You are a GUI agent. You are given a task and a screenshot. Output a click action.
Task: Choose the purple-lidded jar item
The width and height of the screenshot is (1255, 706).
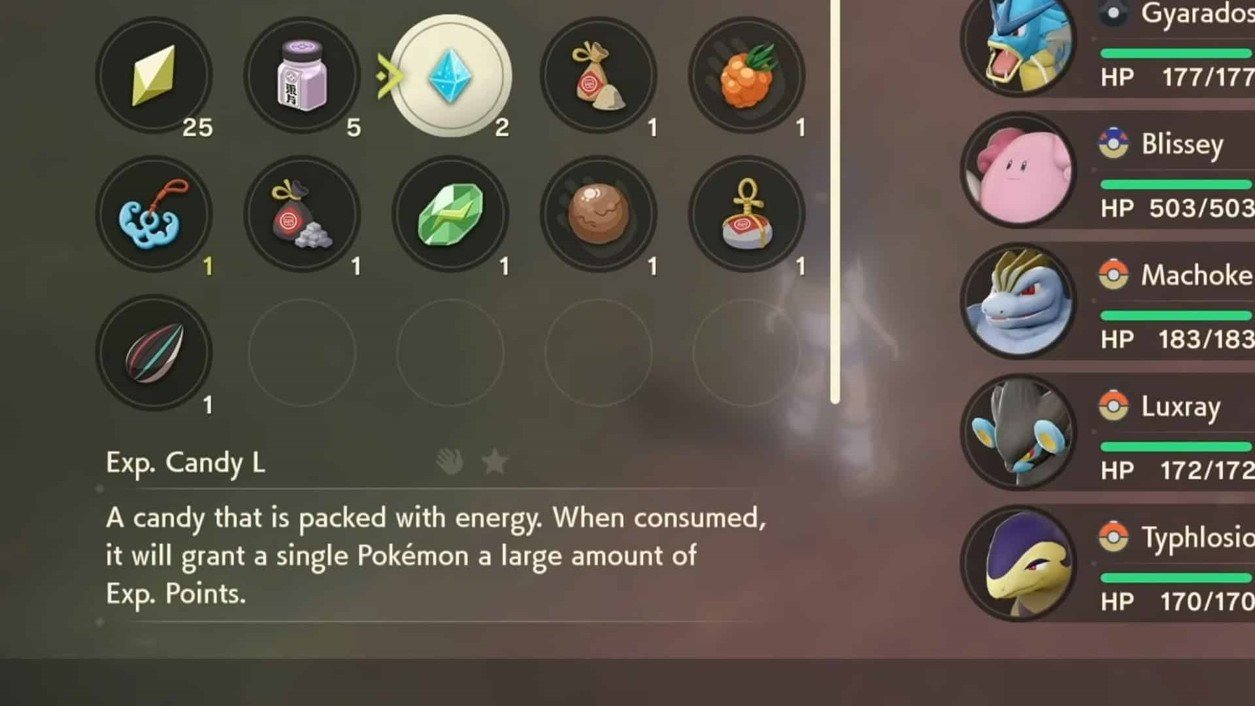pos(301,76)
